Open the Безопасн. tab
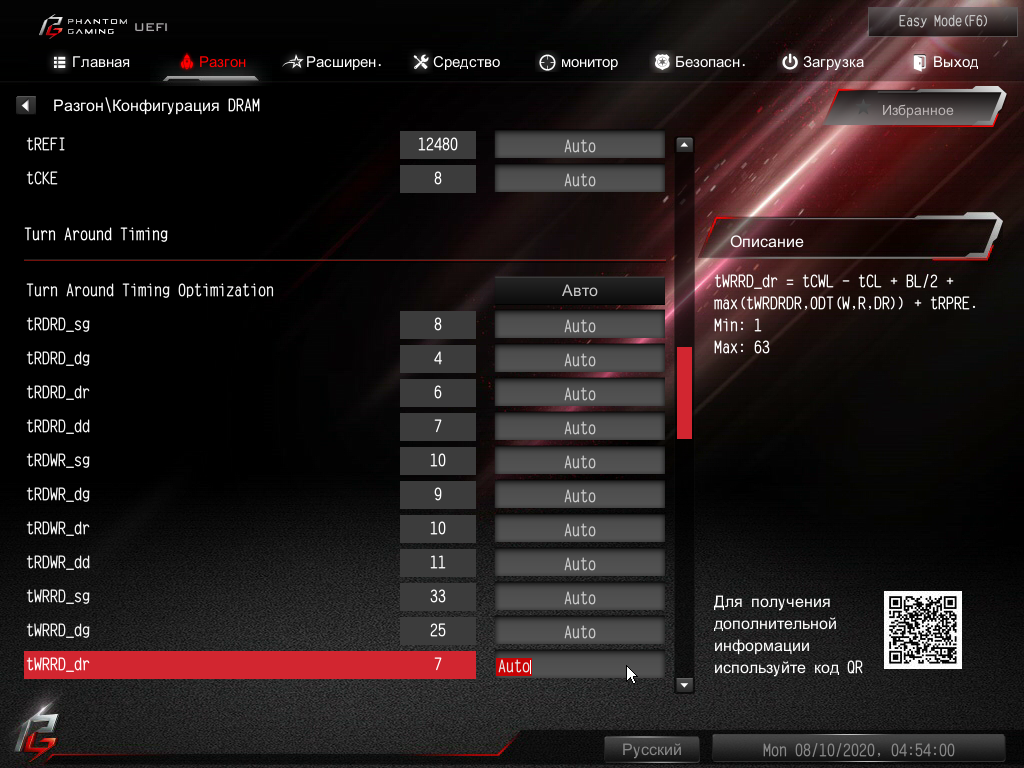This screenshot has width=1024, height=768. [x=700, y=62]
